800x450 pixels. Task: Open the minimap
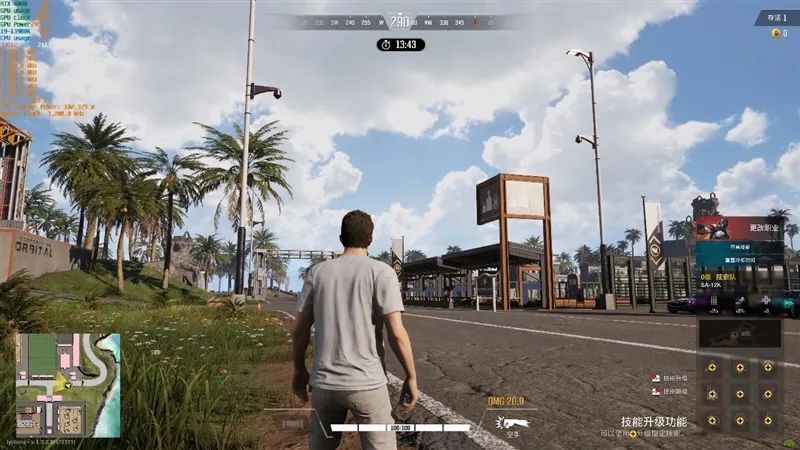tap(68, 385)
